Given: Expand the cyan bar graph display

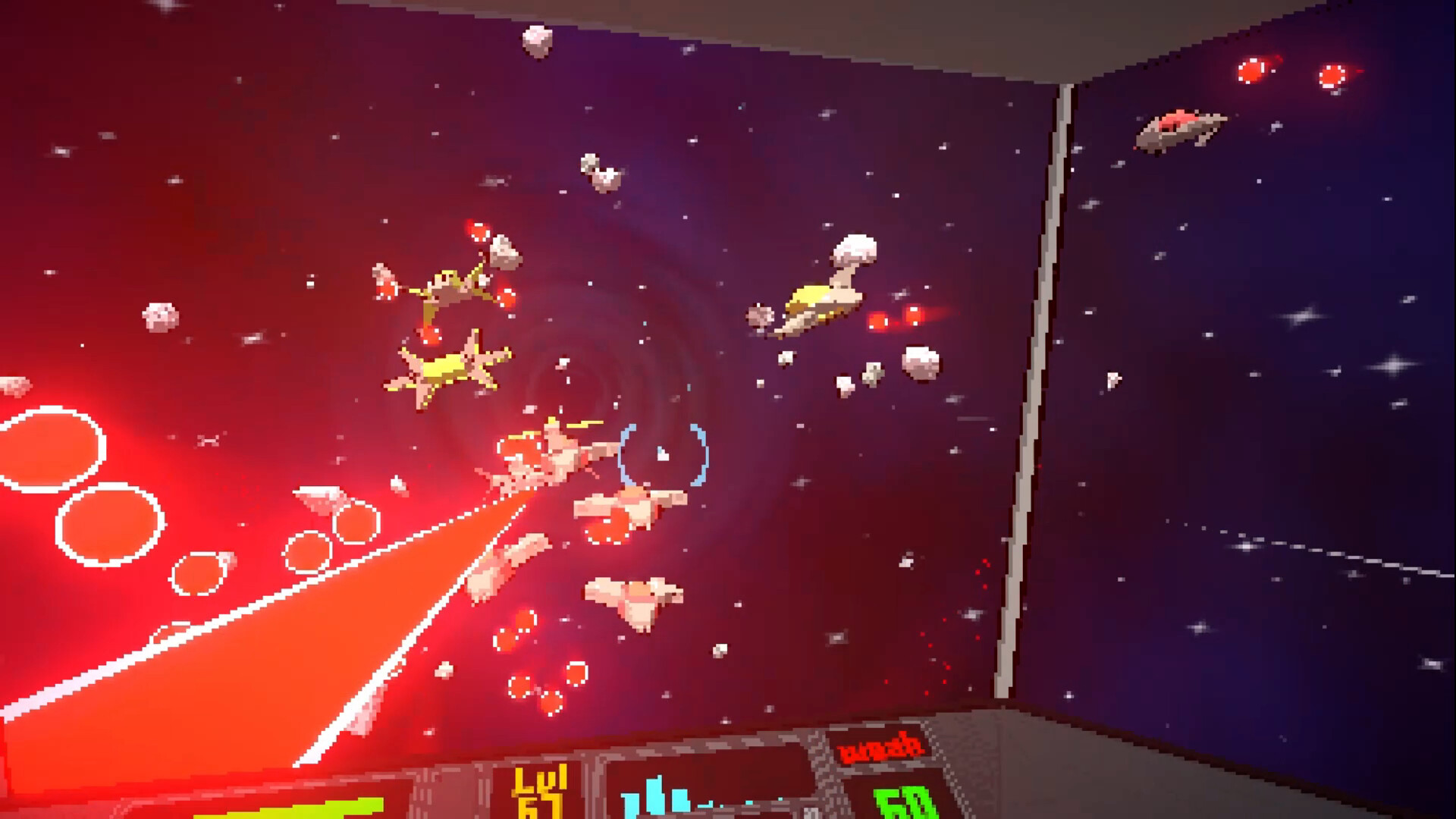Looking at the screenshot, I should click(664, 796).
